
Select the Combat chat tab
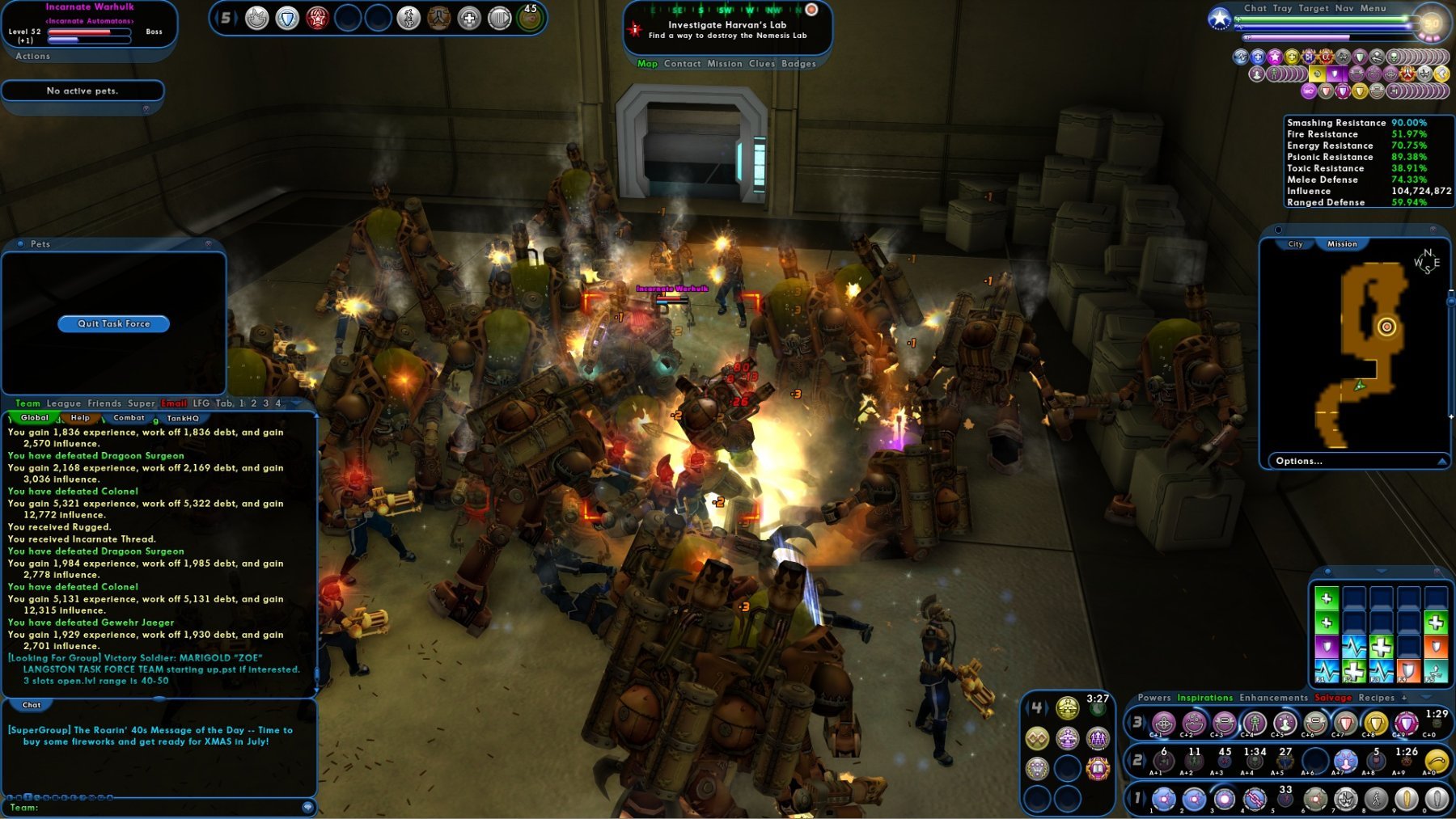(x=129, y=418)
